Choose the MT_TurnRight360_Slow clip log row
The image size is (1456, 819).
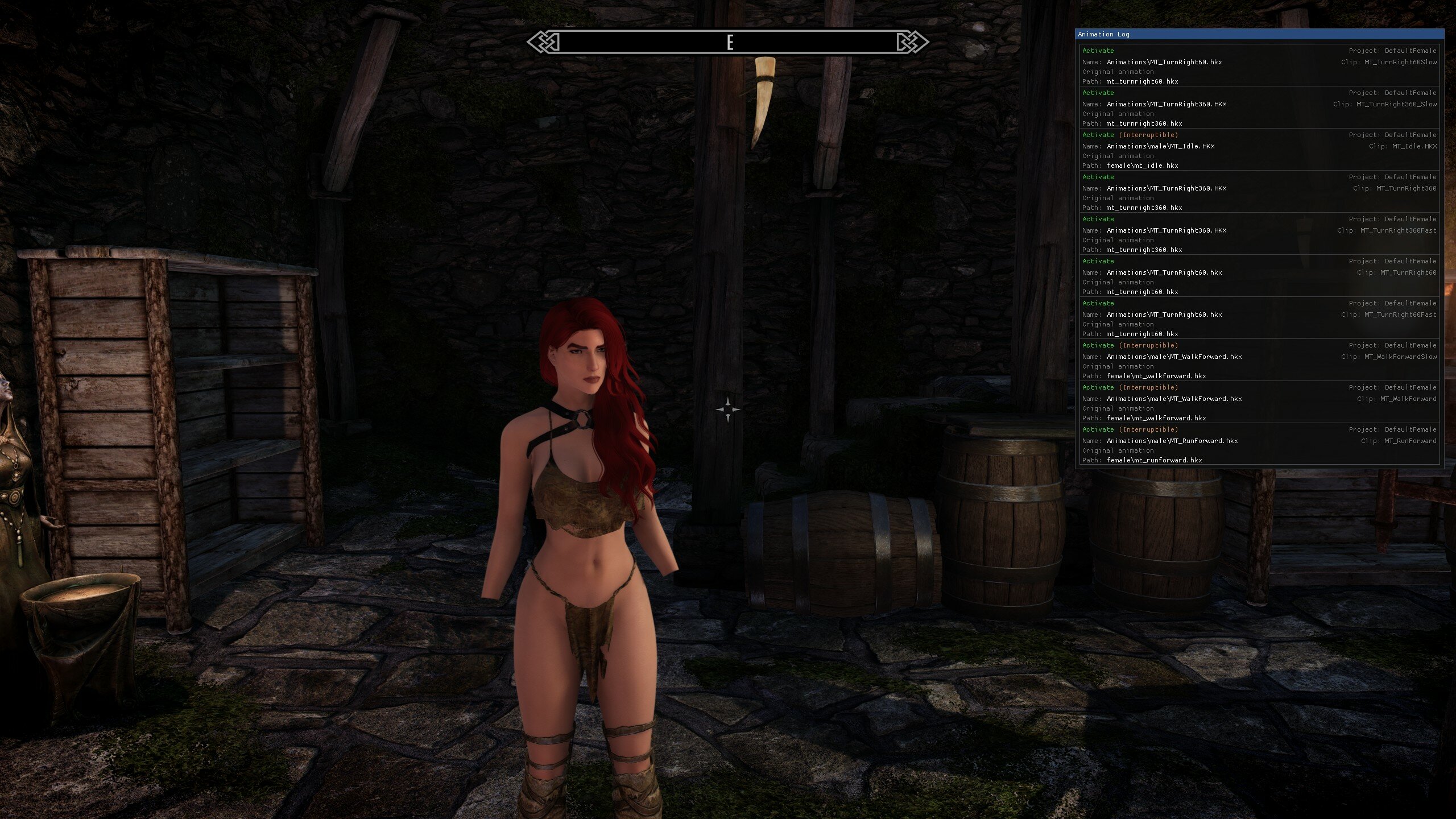pyautogui.click(x=1259, y=108)
